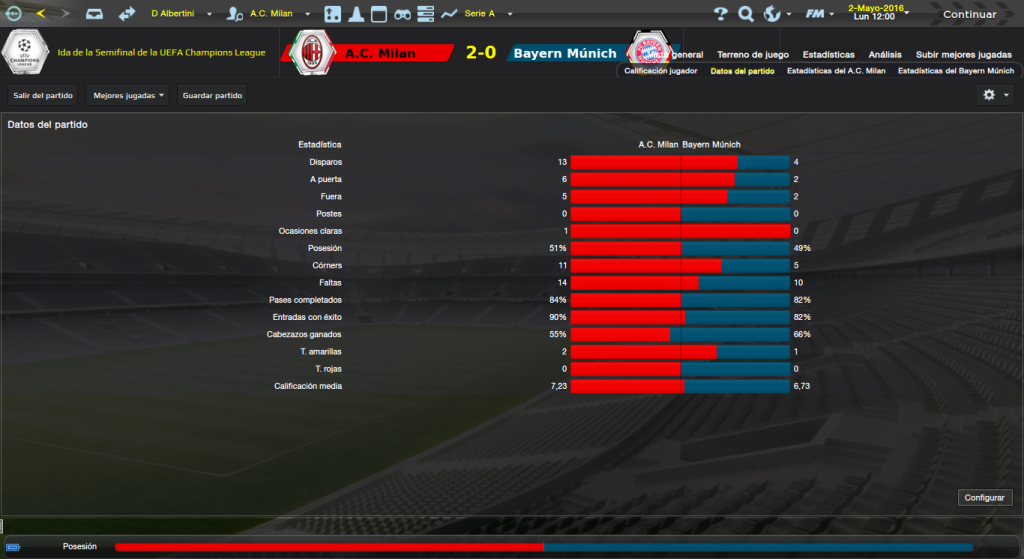This screenshot has height=559, width=1024.
Task: Open the Mejores jugadas dropdown
Action: coord(127,95)
